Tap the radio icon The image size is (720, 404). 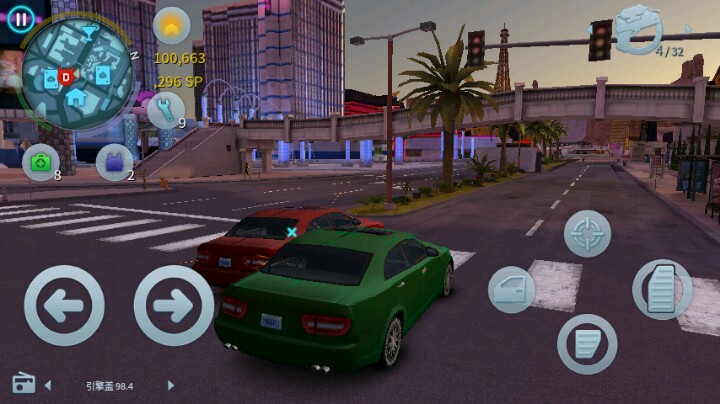click(23, 384)
